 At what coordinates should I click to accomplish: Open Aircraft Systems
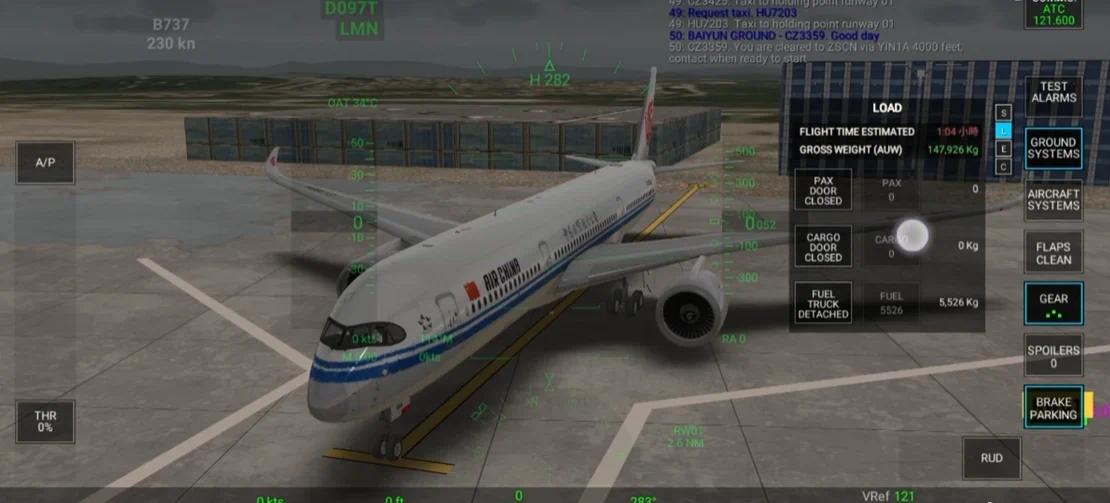1054,199
